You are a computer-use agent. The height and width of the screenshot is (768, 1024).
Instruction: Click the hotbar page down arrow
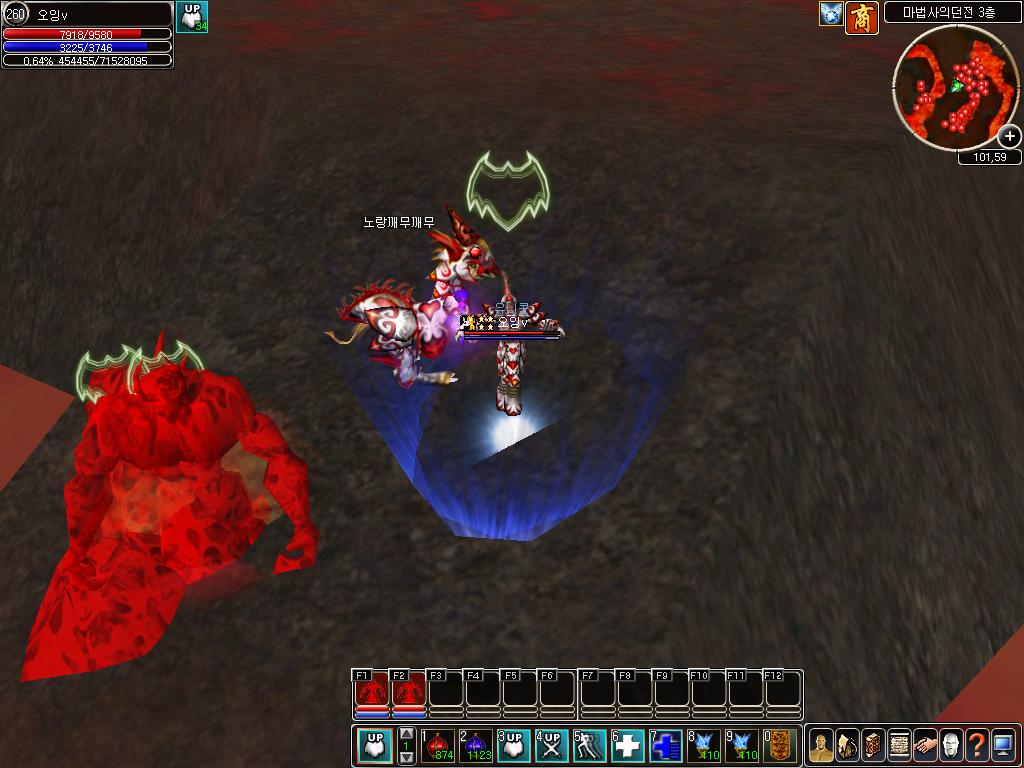pos(407,758)
